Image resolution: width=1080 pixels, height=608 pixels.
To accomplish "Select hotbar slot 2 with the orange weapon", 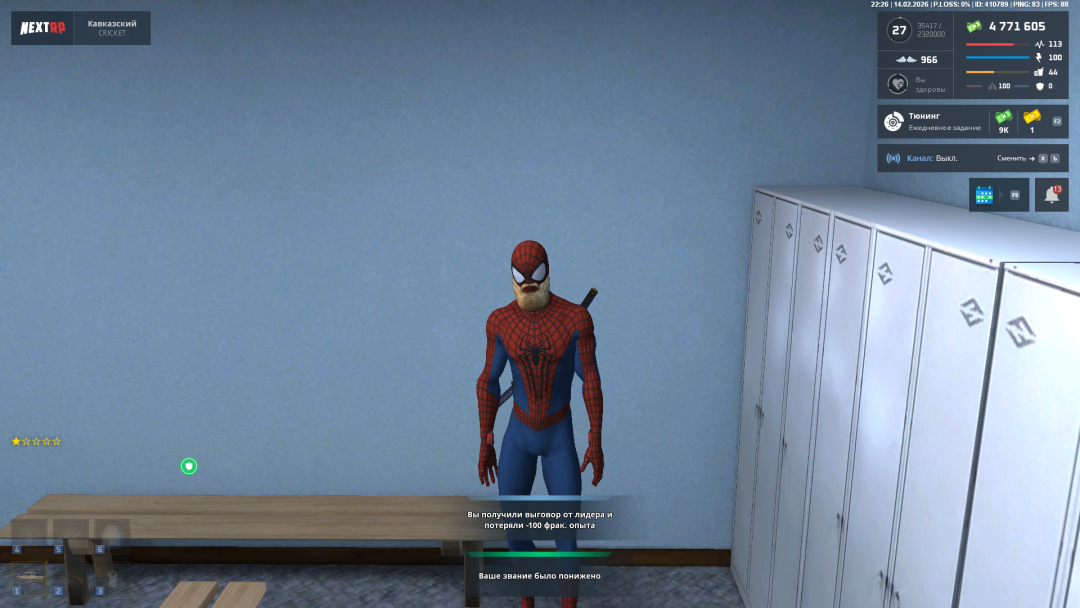I will click(x=69, y=578).
